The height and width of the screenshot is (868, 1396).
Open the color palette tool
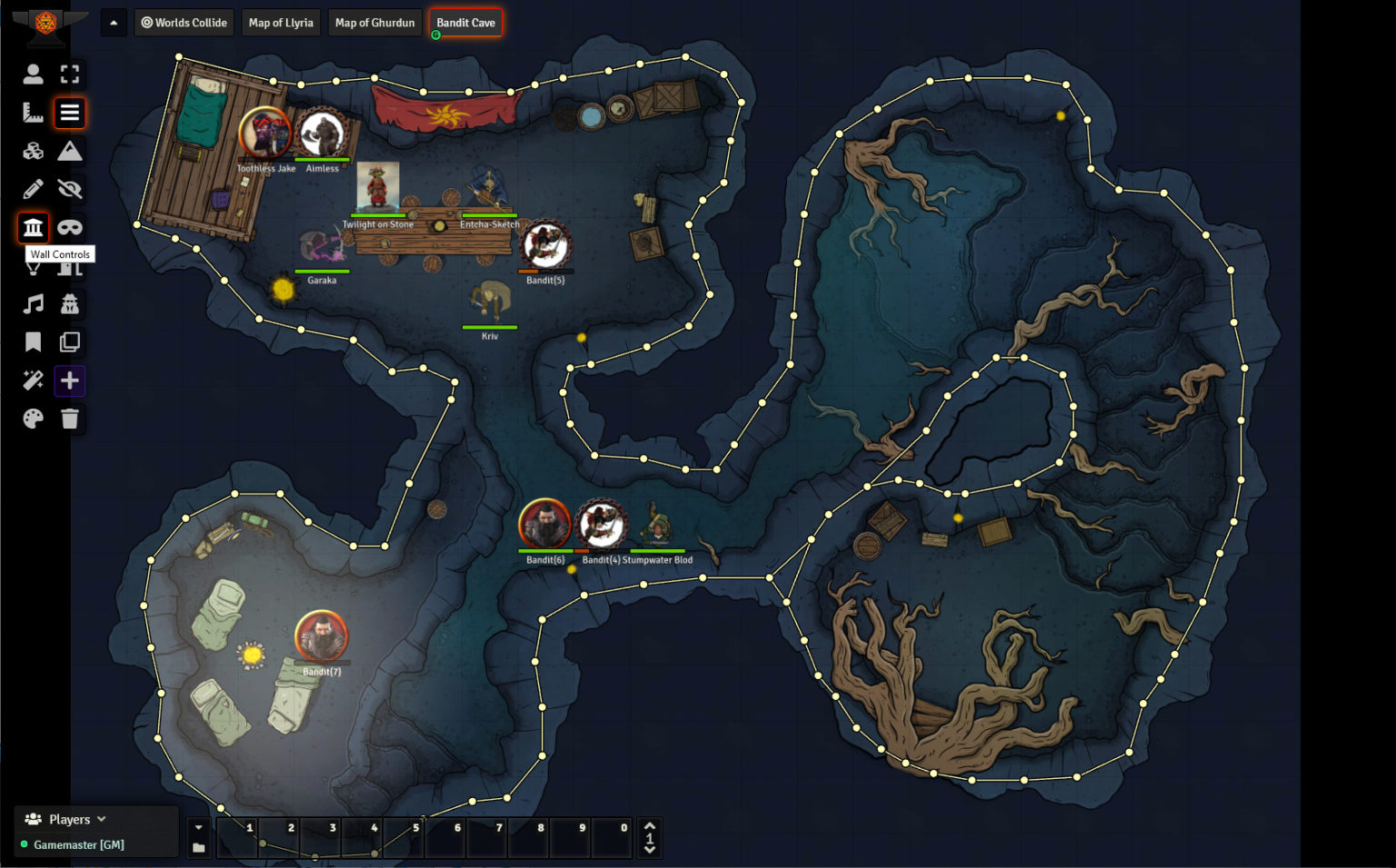click(x=33, y=418)
